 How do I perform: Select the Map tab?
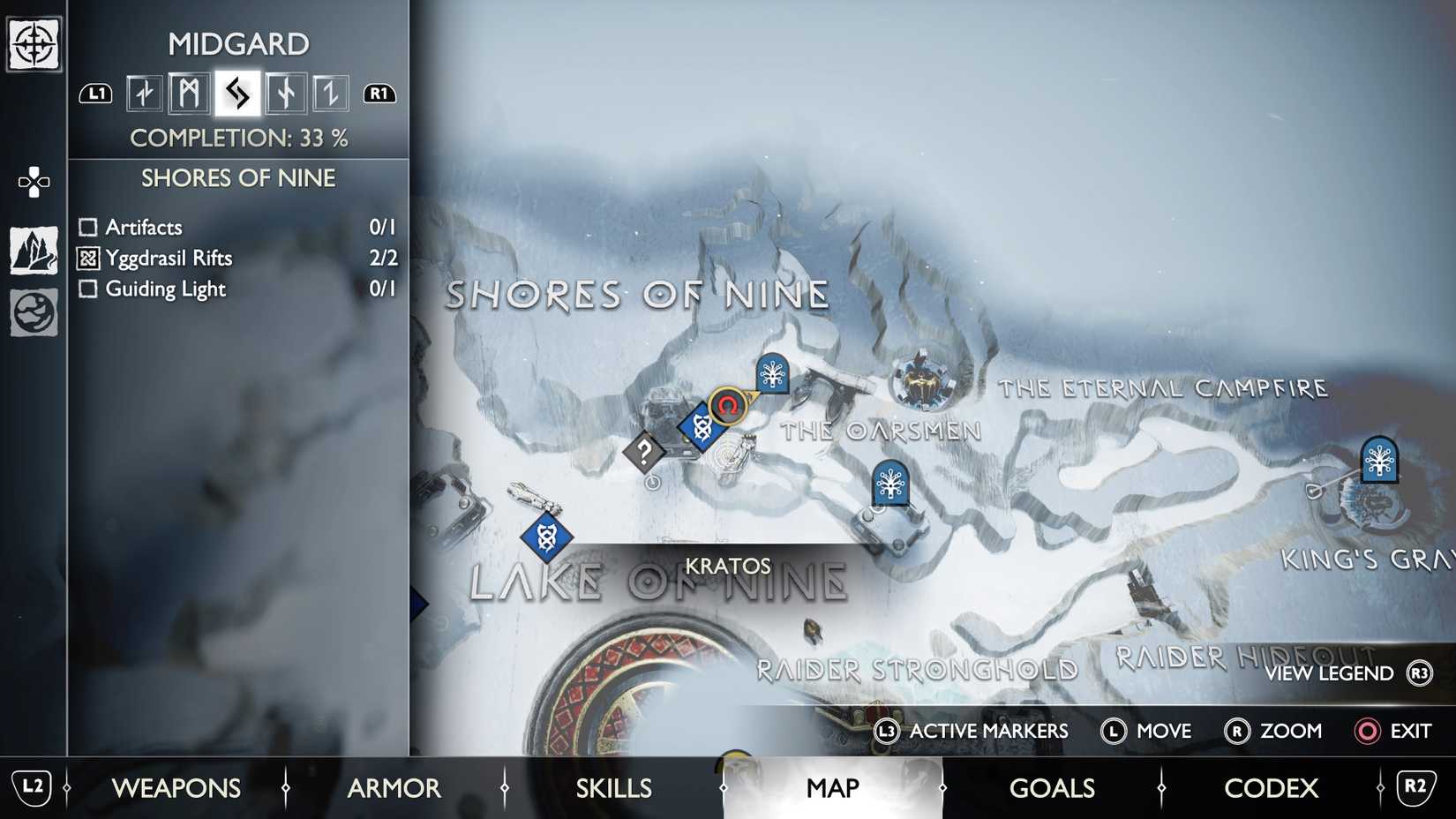(832, 787)
